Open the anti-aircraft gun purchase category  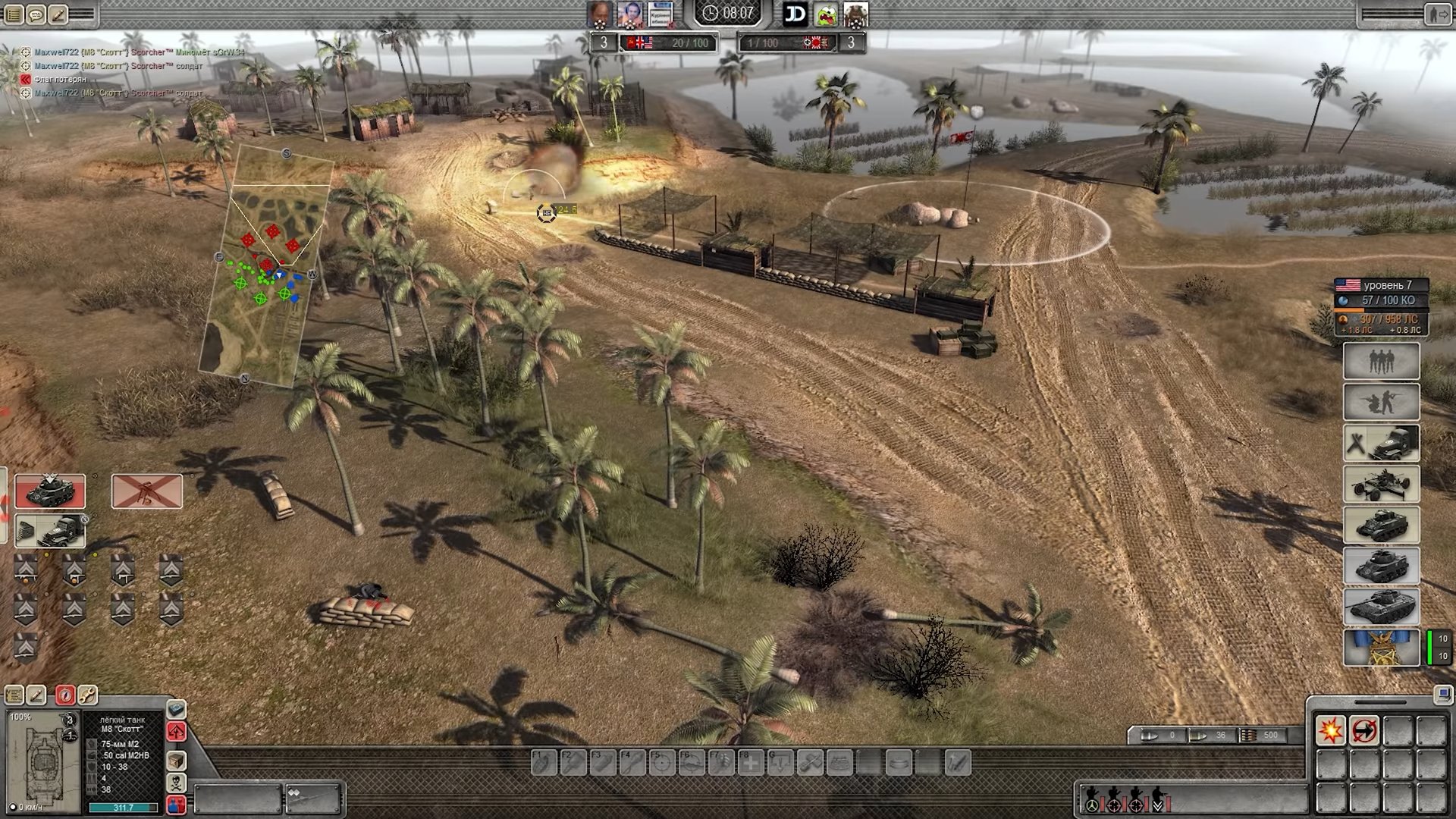pos(1381,485)
